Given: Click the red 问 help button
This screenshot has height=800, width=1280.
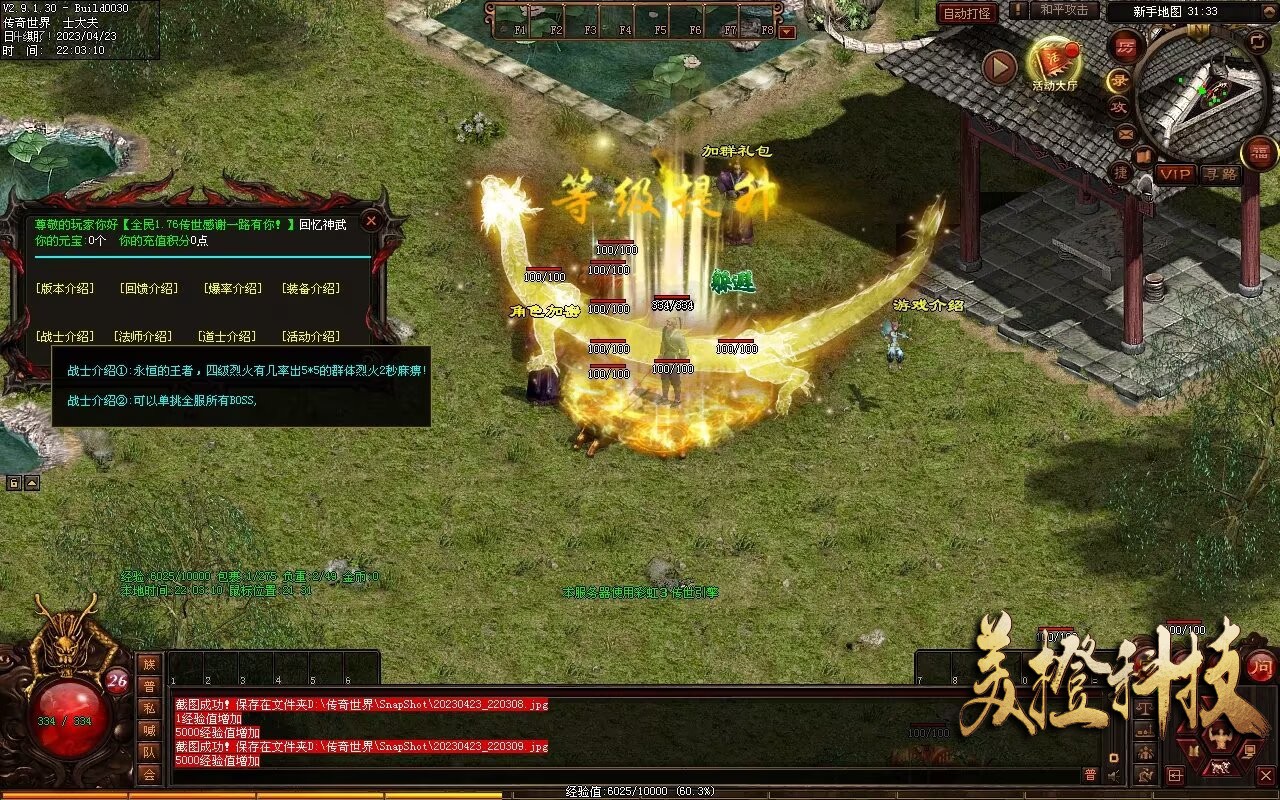Looking at the screenshot, I should [1261, 665].
